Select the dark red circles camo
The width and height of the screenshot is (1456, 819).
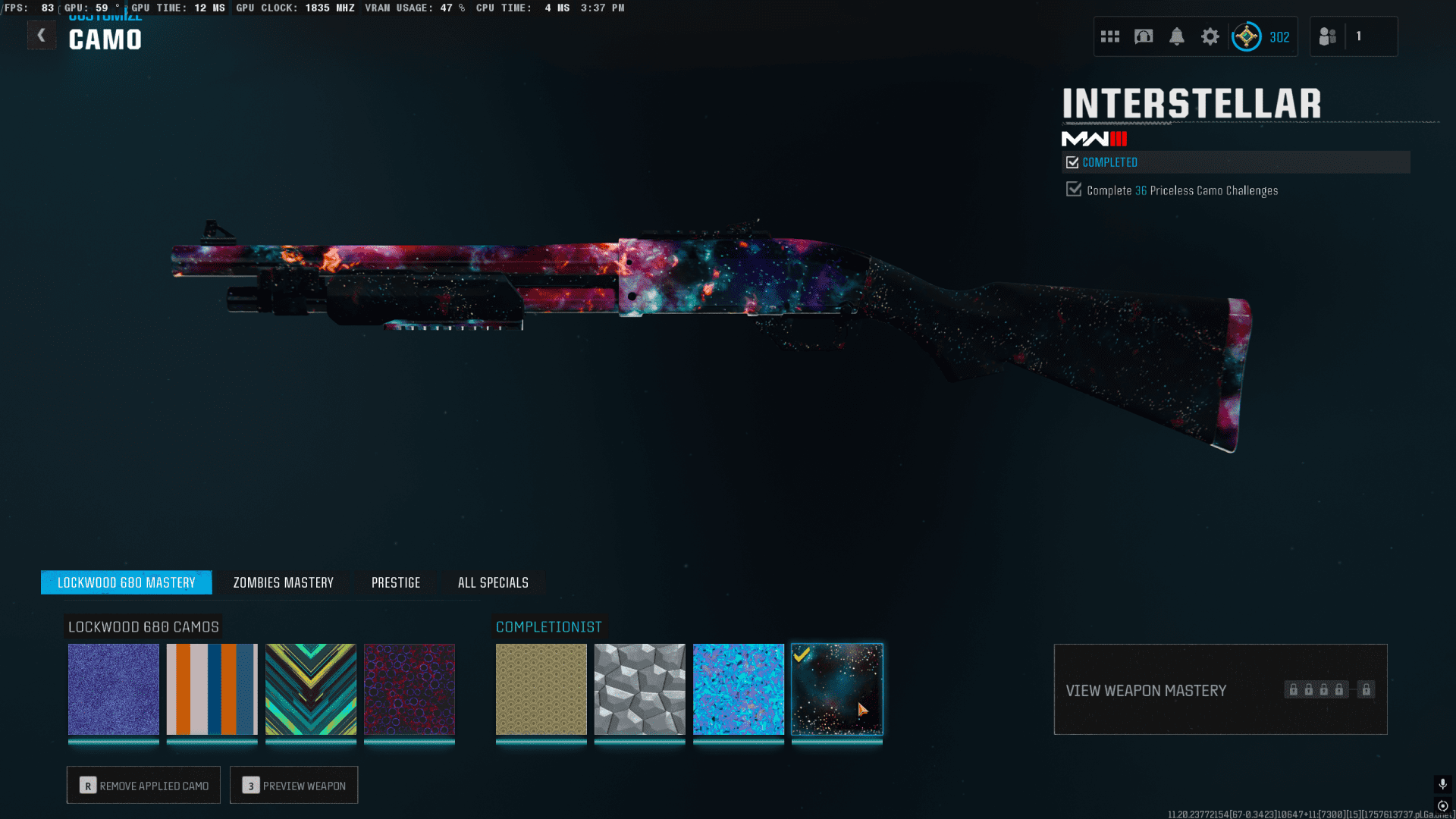(409, 689)
